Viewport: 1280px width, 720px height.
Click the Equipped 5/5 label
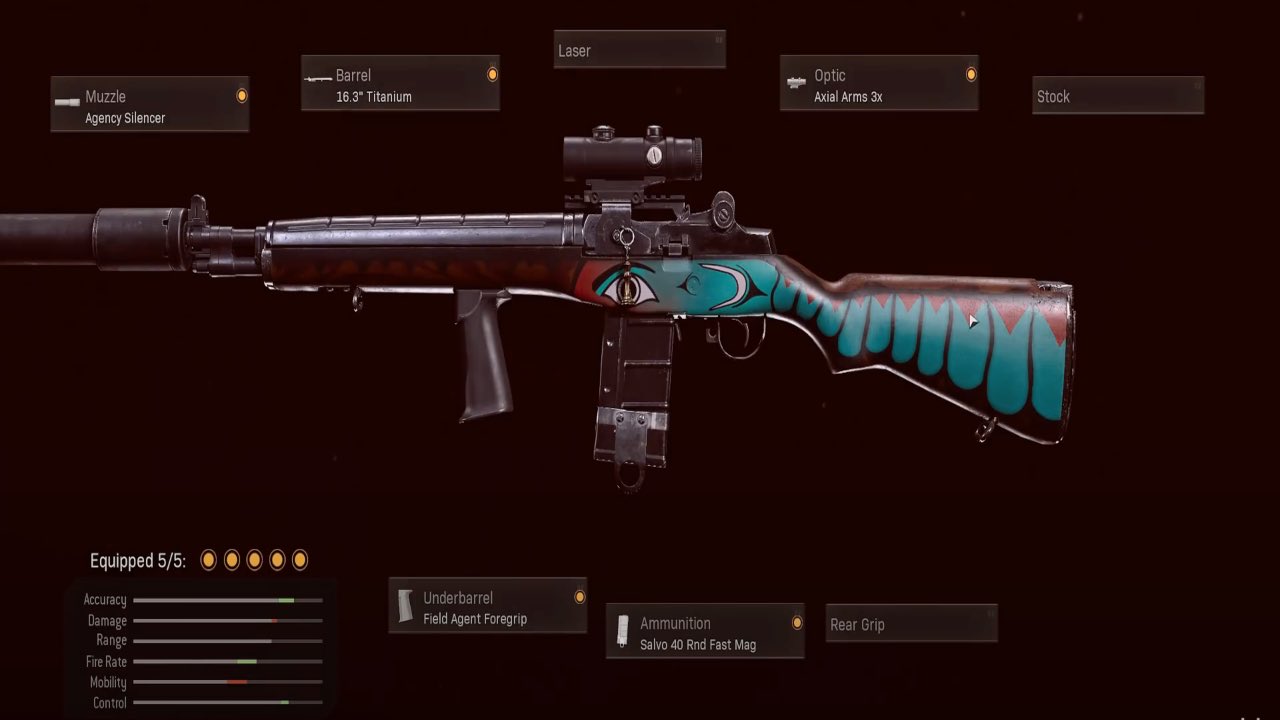point(135,561)
